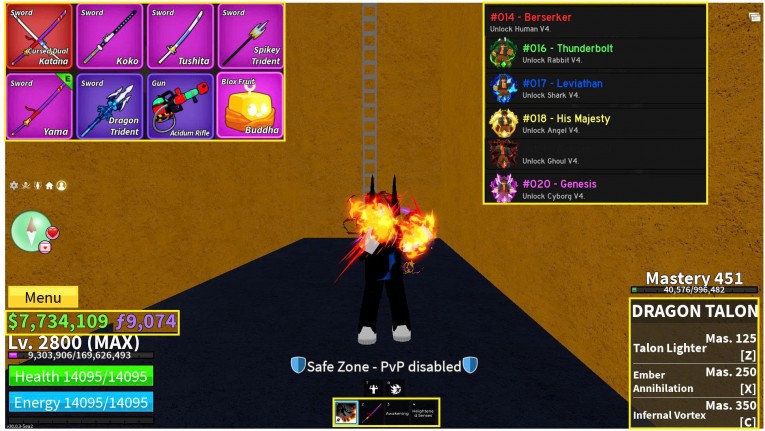Select the Spikey Trident slot
The image size is (765, 431).
click(250, 37)
